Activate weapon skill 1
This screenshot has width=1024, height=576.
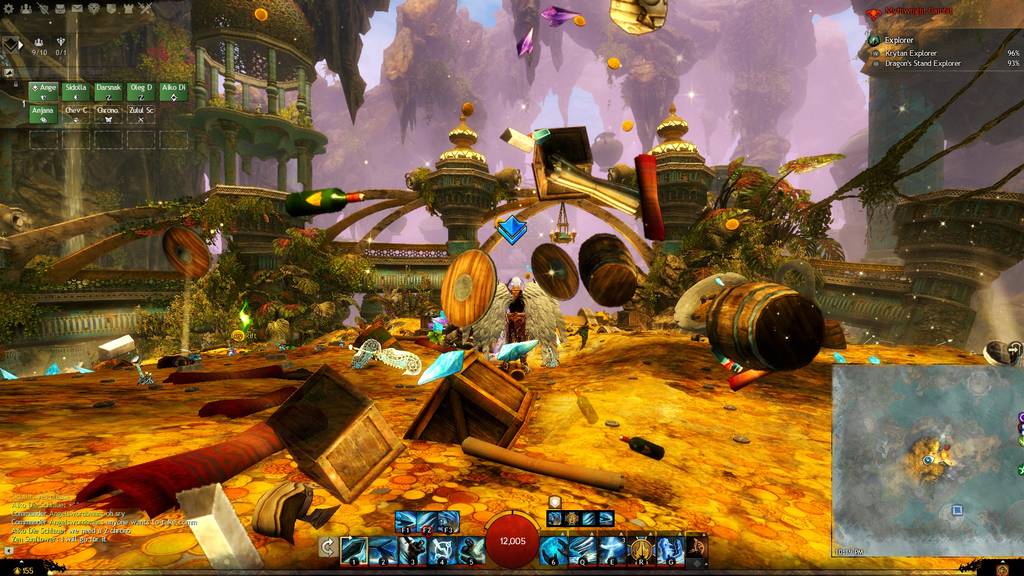coord(352,549)
